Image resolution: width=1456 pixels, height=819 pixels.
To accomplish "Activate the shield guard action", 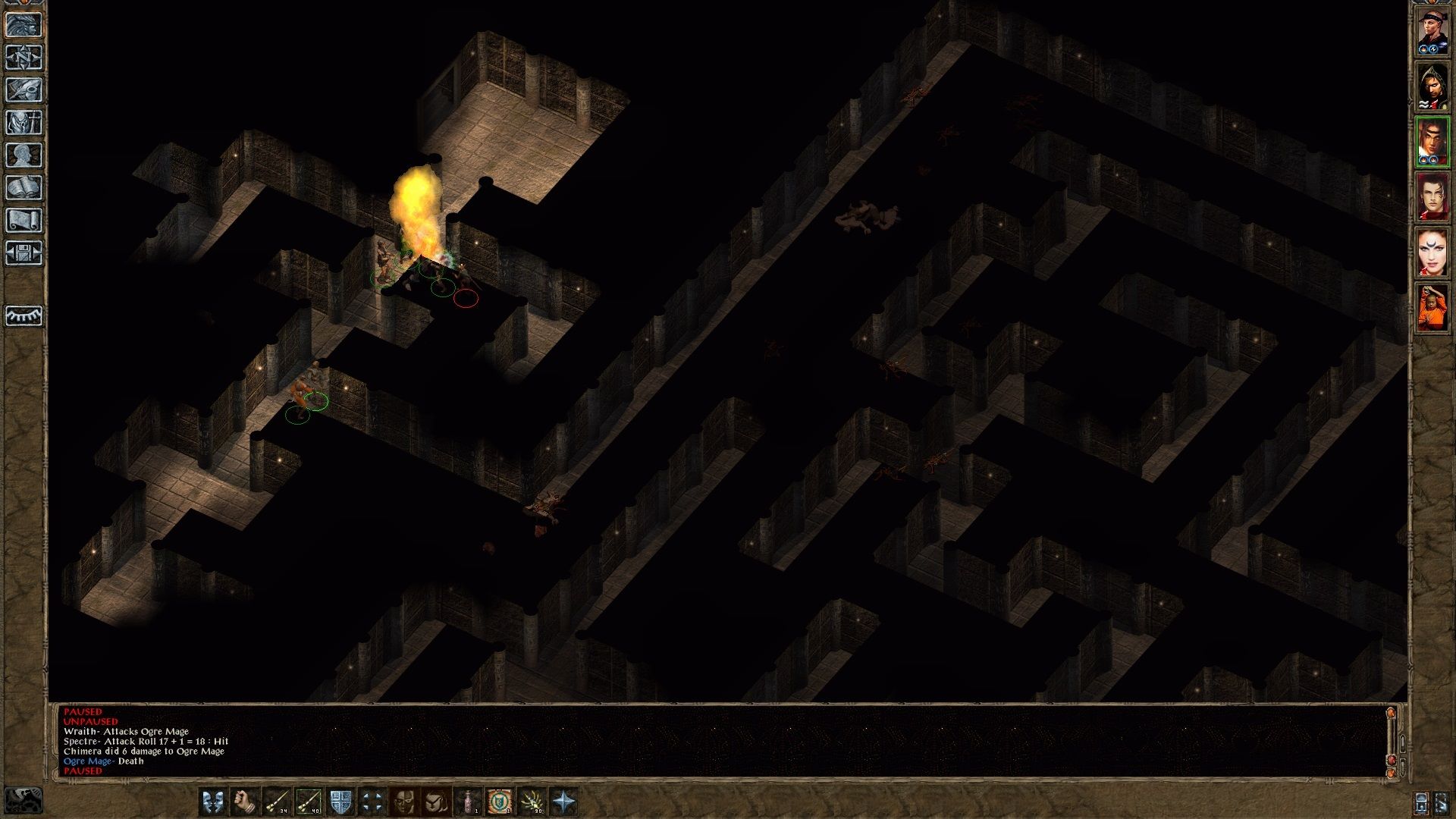I will [x=340, y=801].
